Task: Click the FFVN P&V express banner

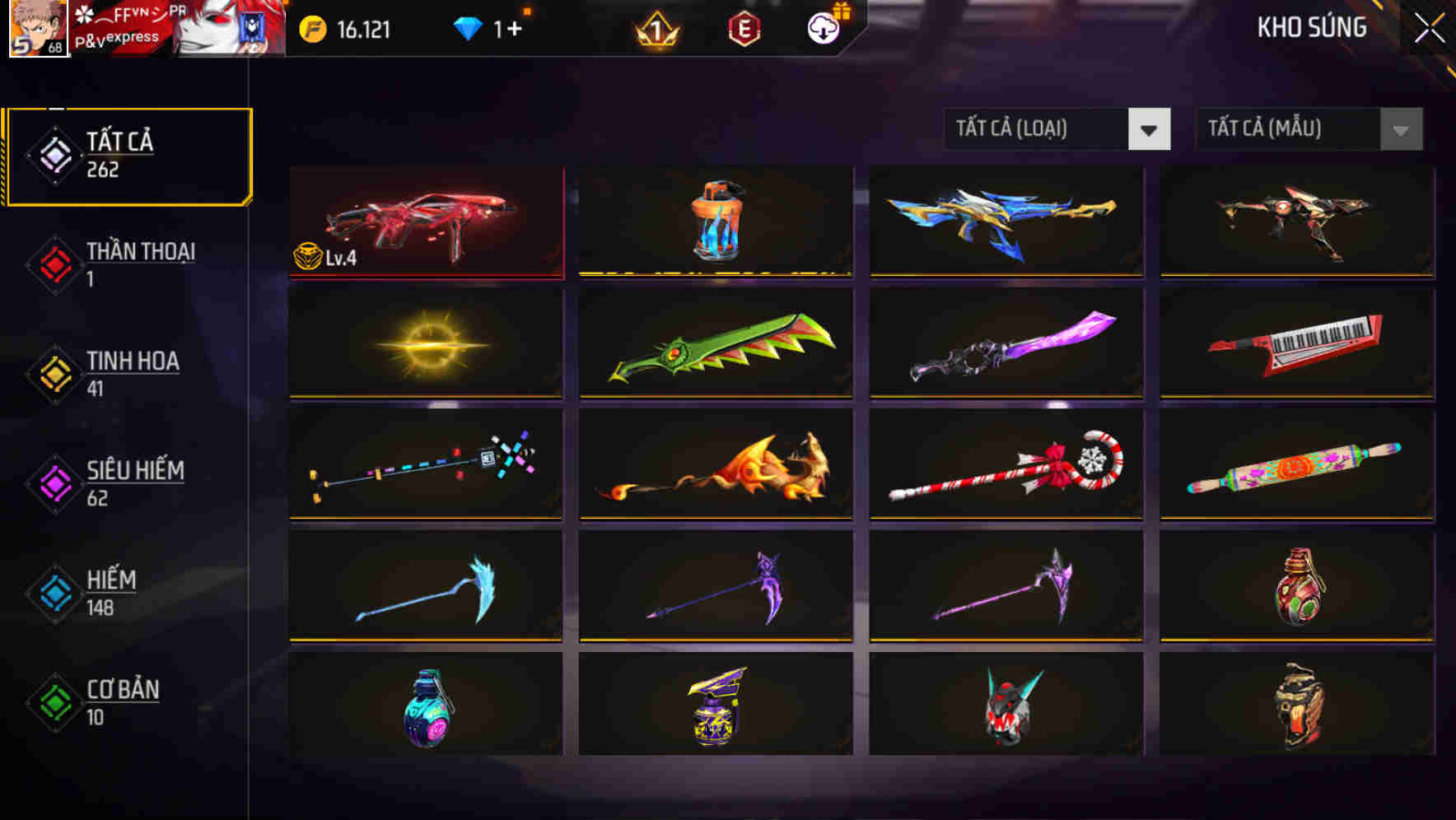Action: (x=132, y=29)
